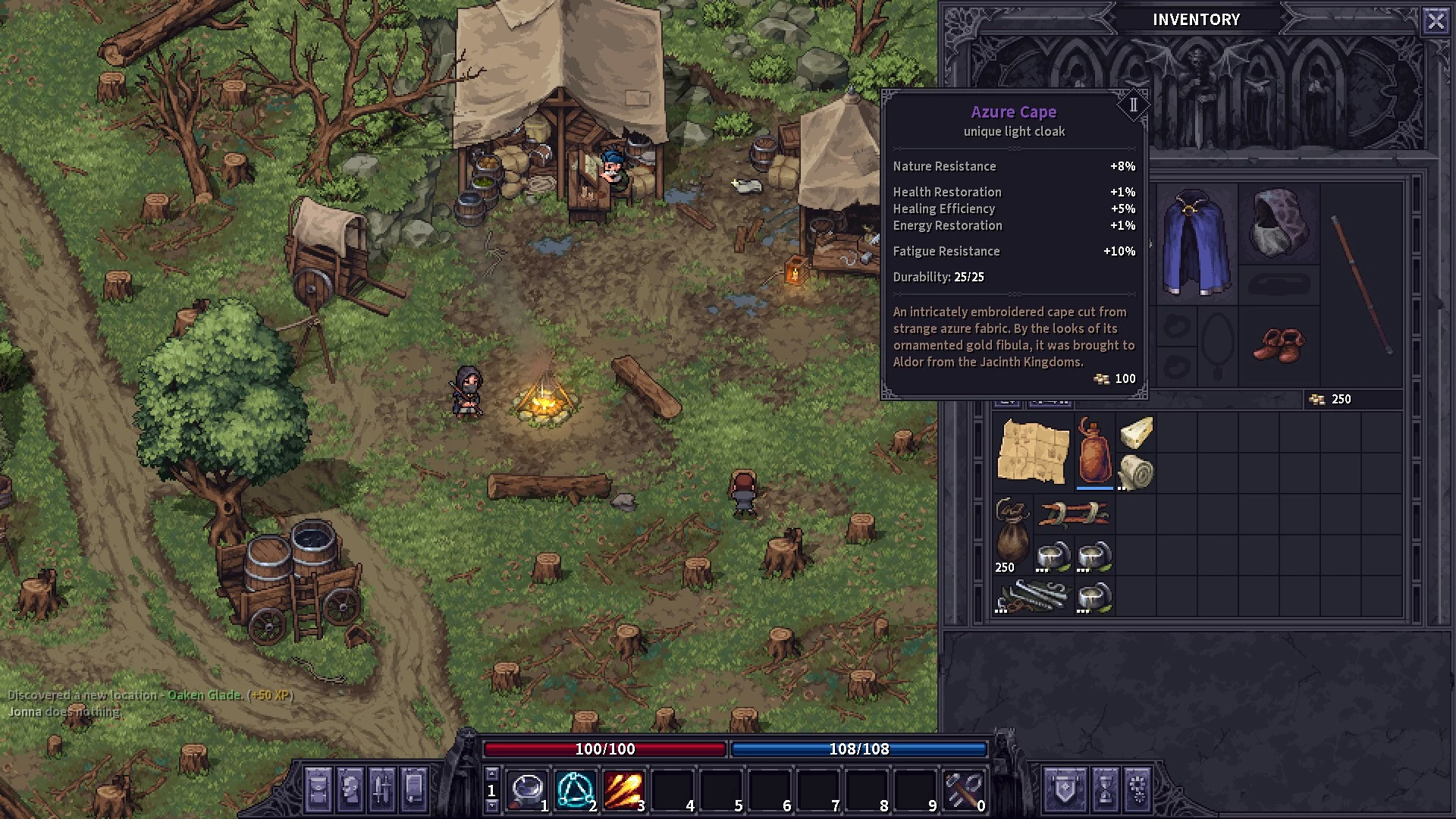Open the hourglass rest menu
The width and height of the screenshot is (1456, 819).
coord(1104,789)
